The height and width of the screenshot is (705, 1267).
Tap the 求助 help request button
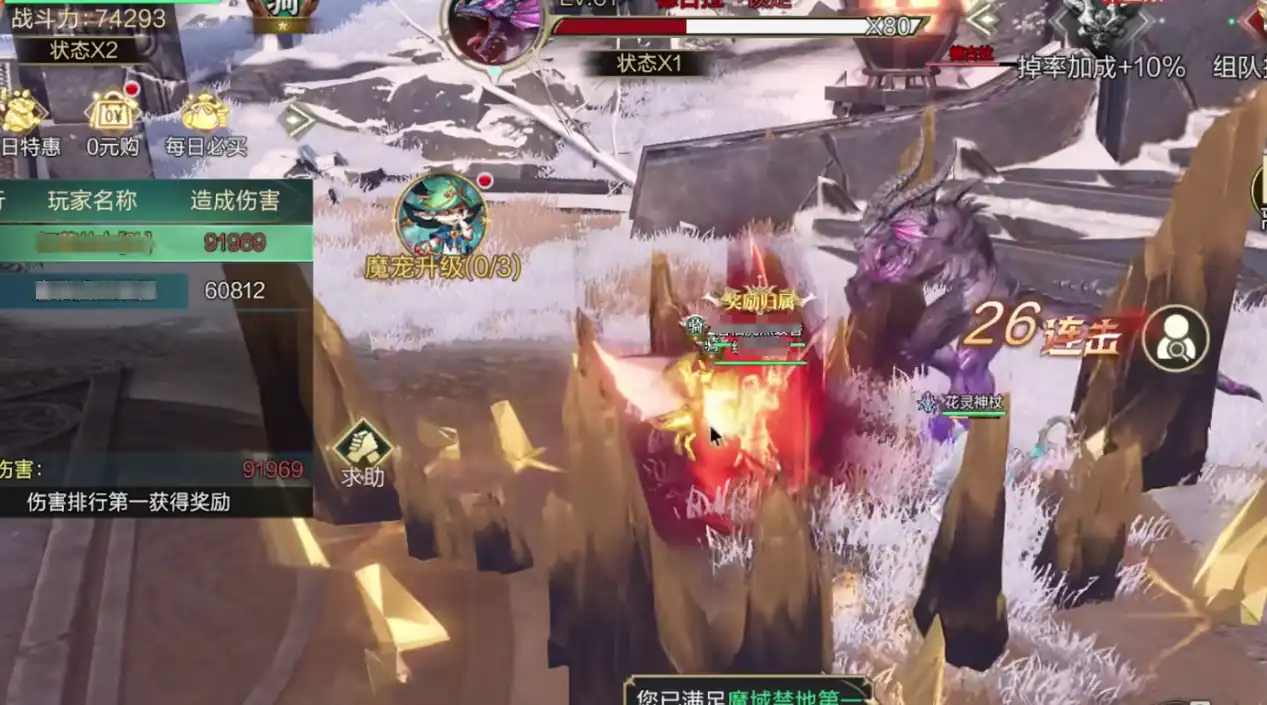(362, 453)
